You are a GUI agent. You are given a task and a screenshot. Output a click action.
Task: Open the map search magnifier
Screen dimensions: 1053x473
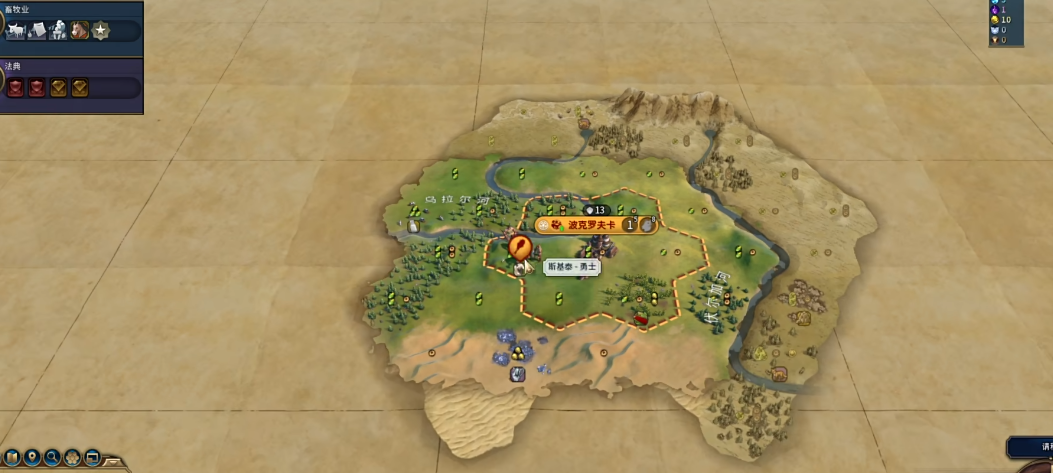pyautogui.click(x=52, y=458)
